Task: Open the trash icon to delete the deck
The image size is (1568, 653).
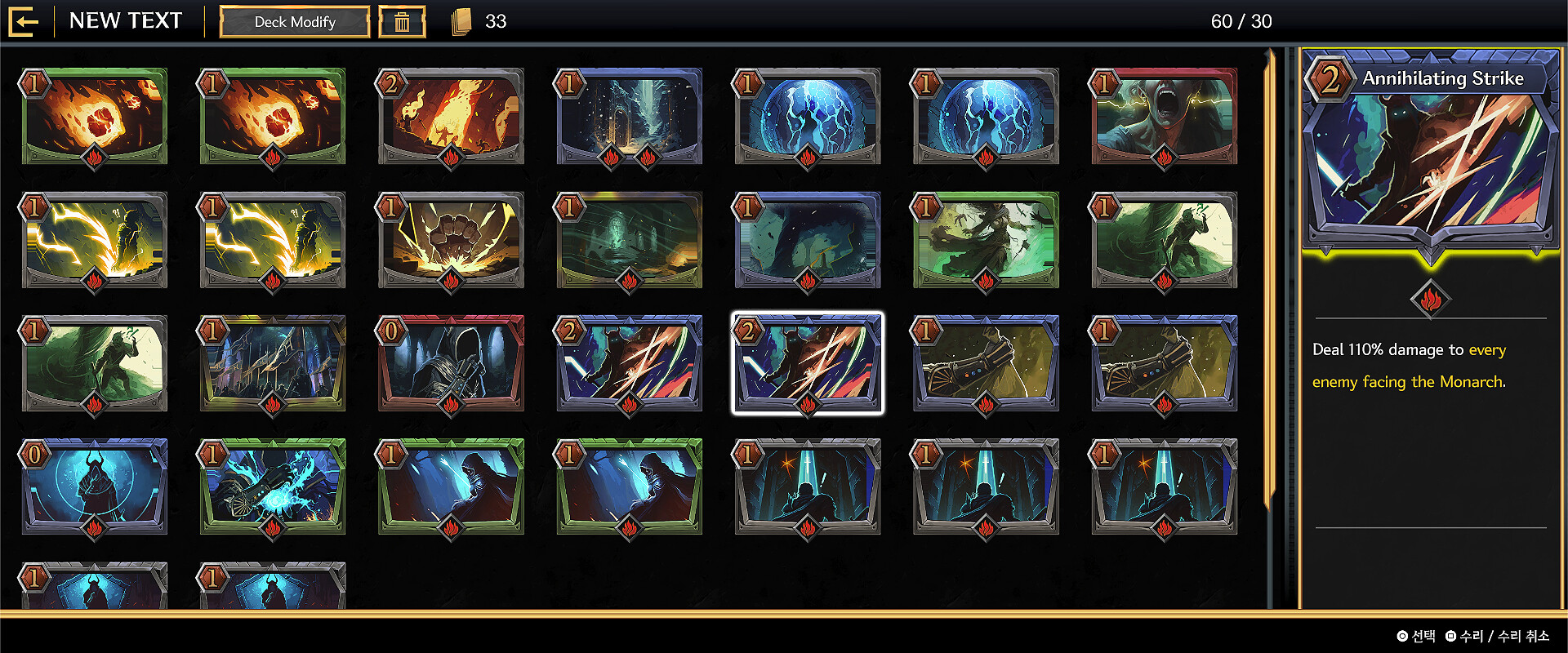Action: pos(401,22)
